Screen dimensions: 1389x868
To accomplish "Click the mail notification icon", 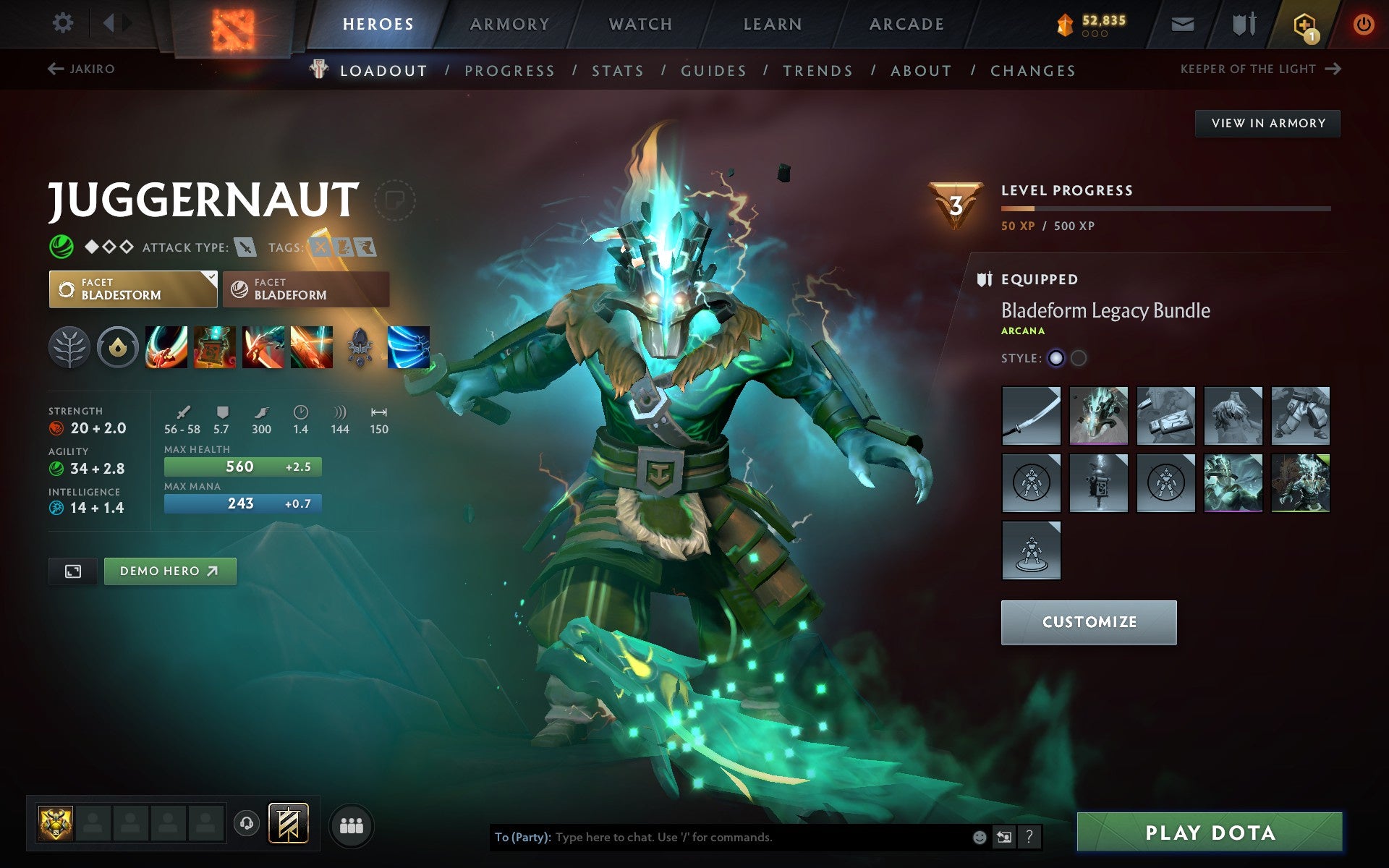I will point(1182,23).
